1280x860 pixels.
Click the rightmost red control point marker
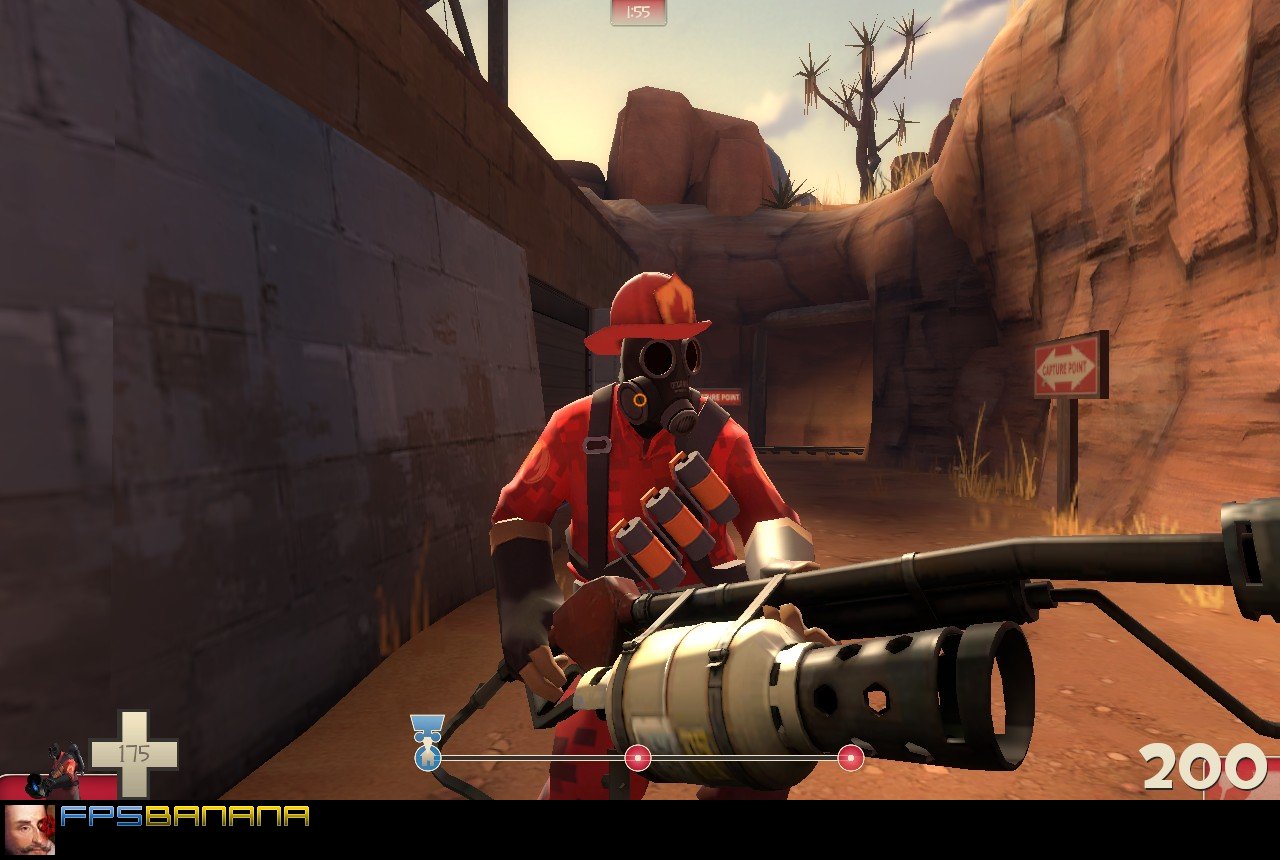point(850,758)
